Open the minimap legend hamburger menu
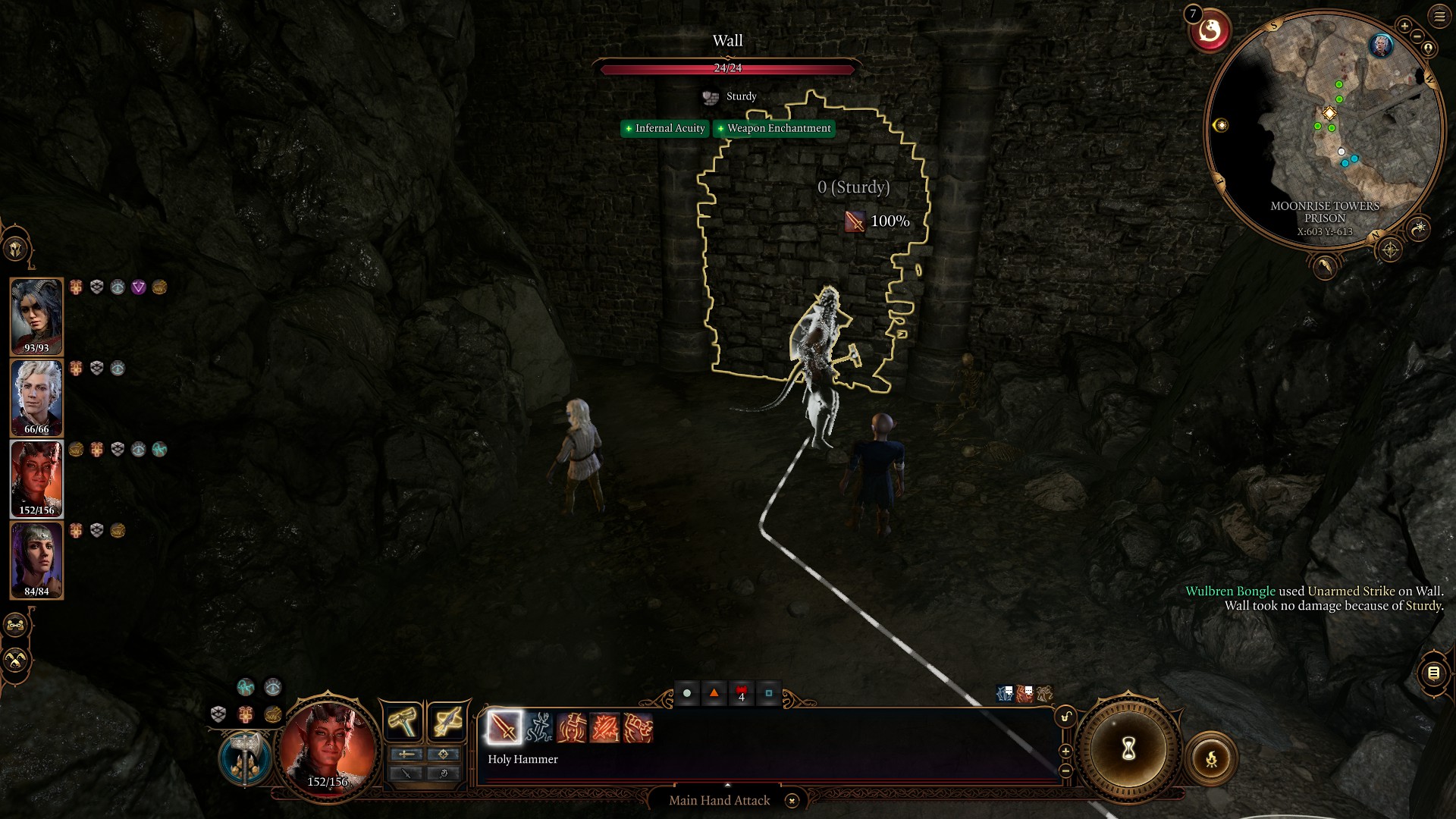 [x=1438, y=16]
